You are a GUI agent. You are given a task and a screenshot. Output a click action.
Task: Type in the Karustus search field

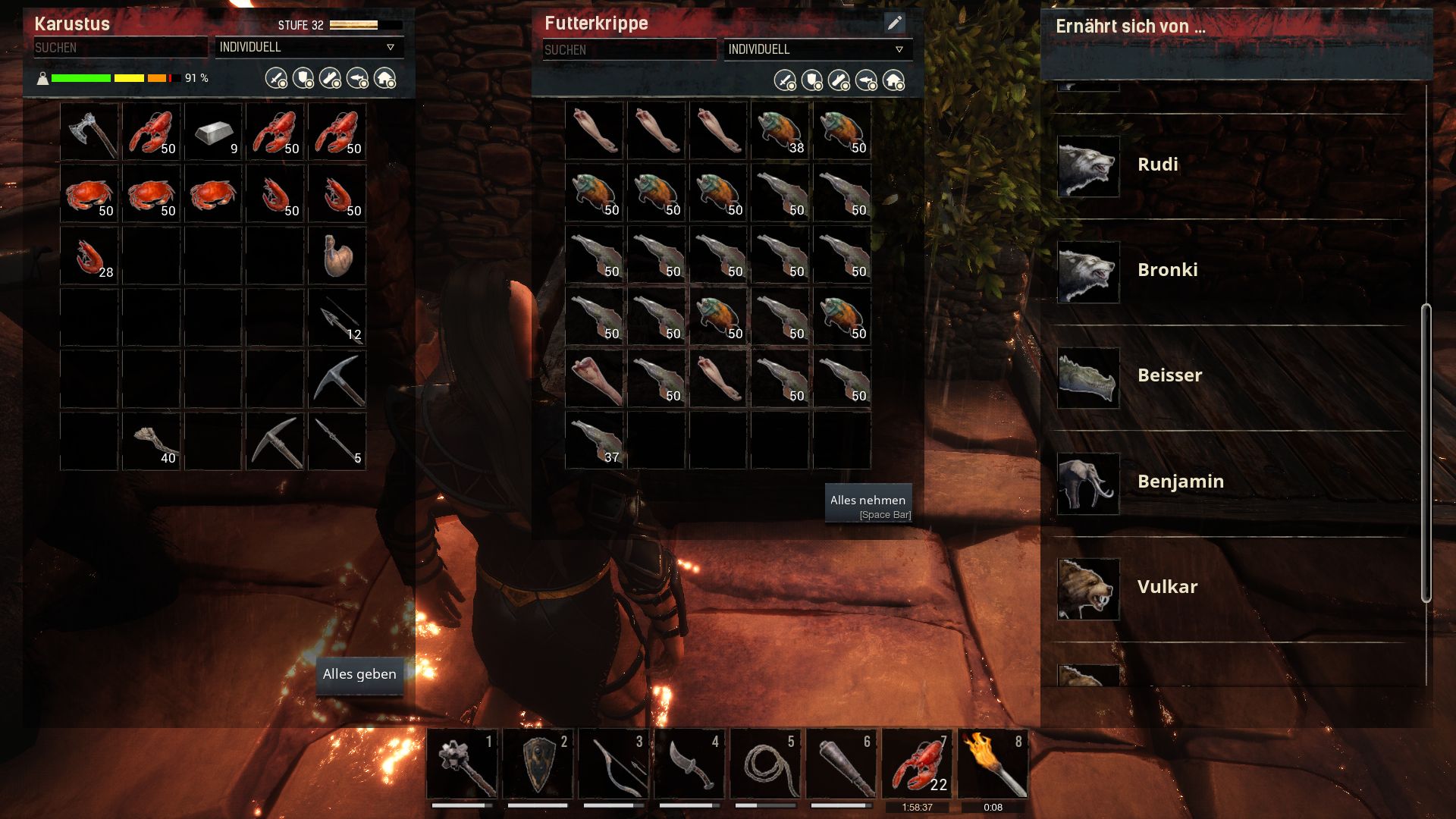point(120,48)
